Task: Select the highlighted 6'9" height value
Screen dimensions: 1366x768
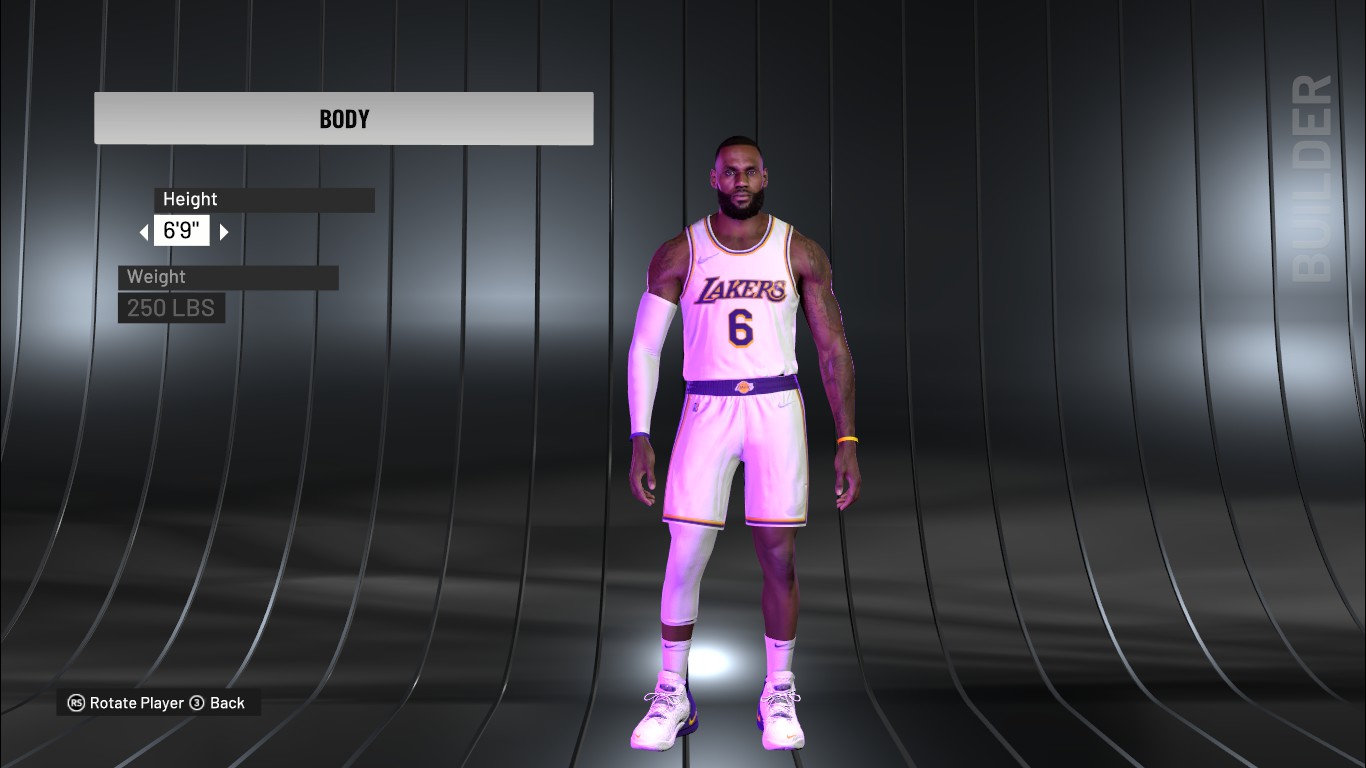Action: 181,230
